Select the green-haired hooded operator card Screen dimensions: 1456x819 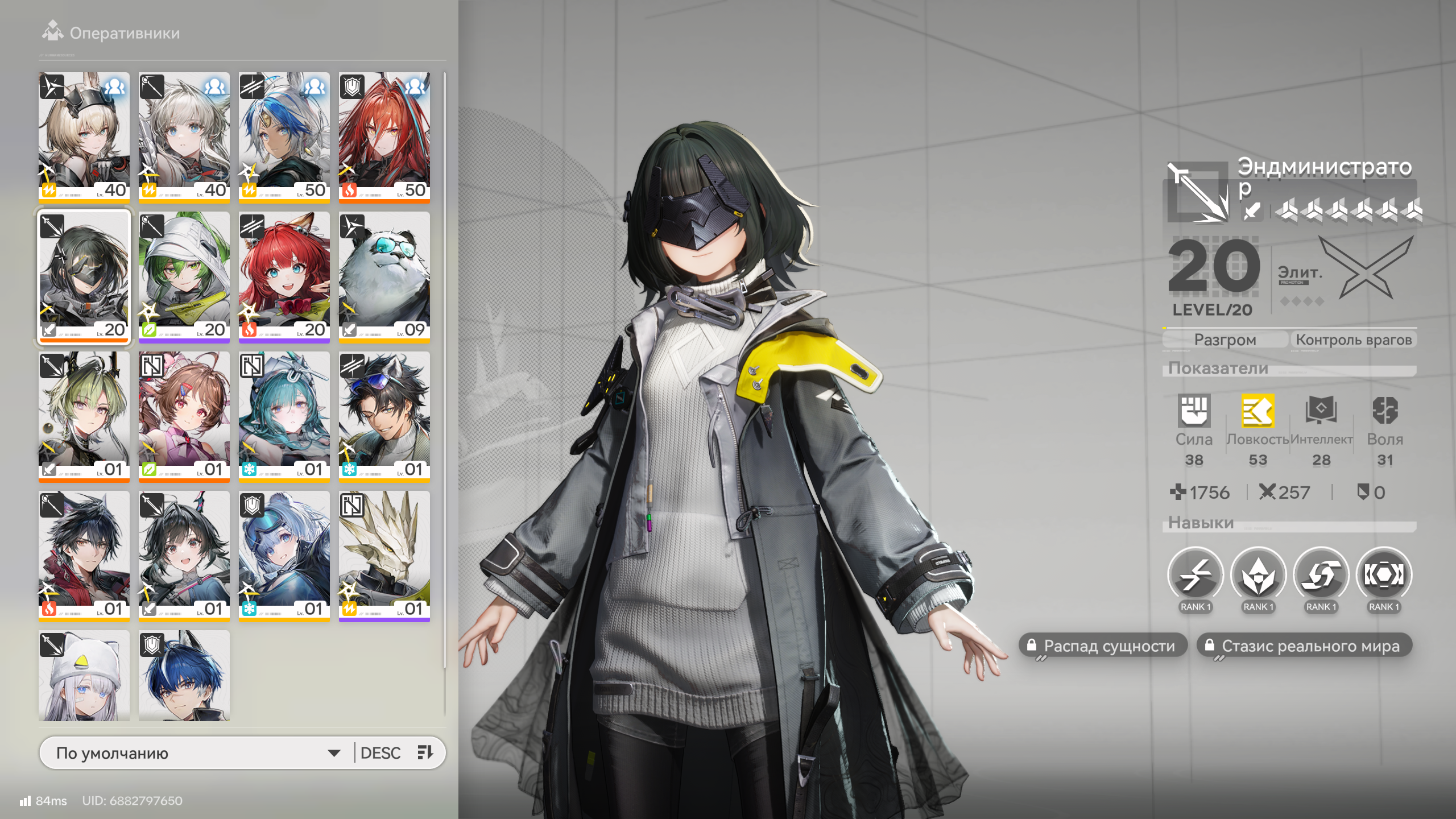click(184, 276)
